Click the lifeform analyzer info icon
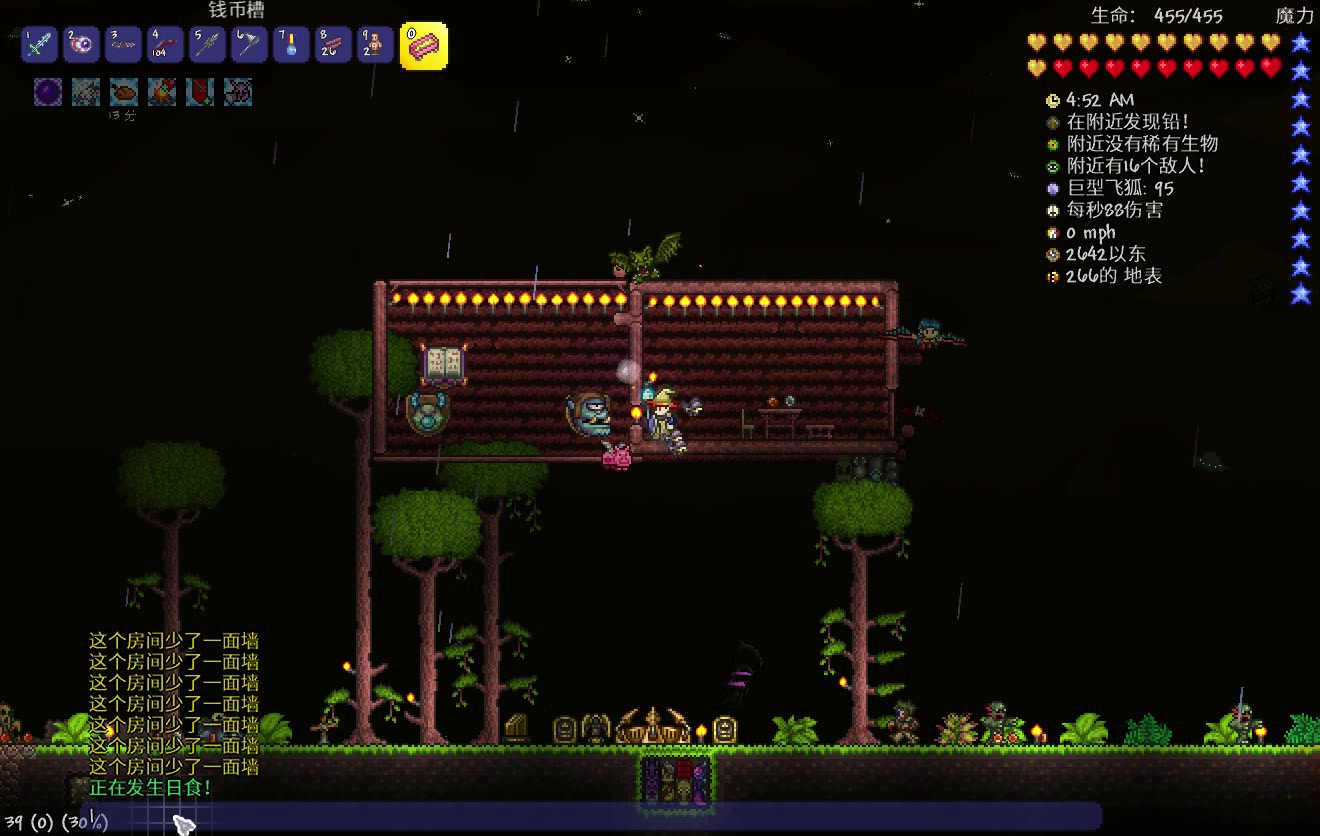 pos(1052,144)
